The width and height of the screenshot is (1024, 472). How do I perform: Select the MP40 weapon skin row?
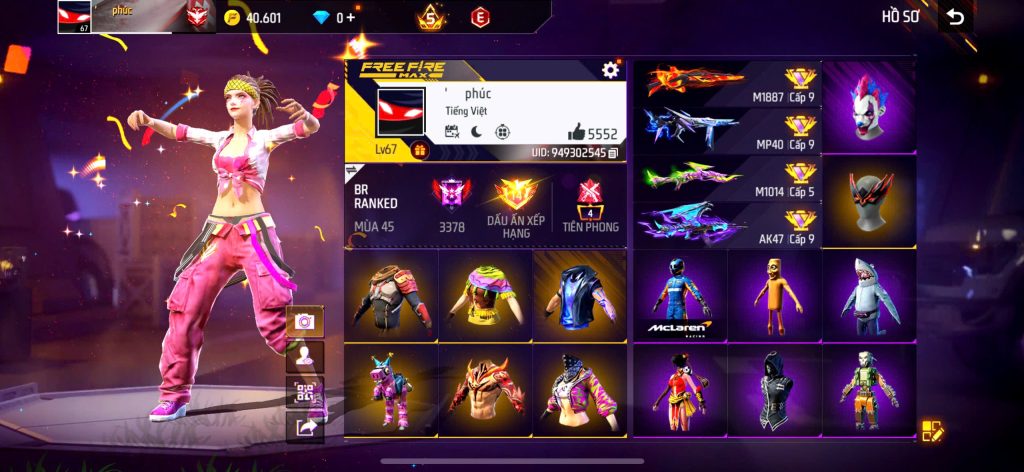point(728,129)
